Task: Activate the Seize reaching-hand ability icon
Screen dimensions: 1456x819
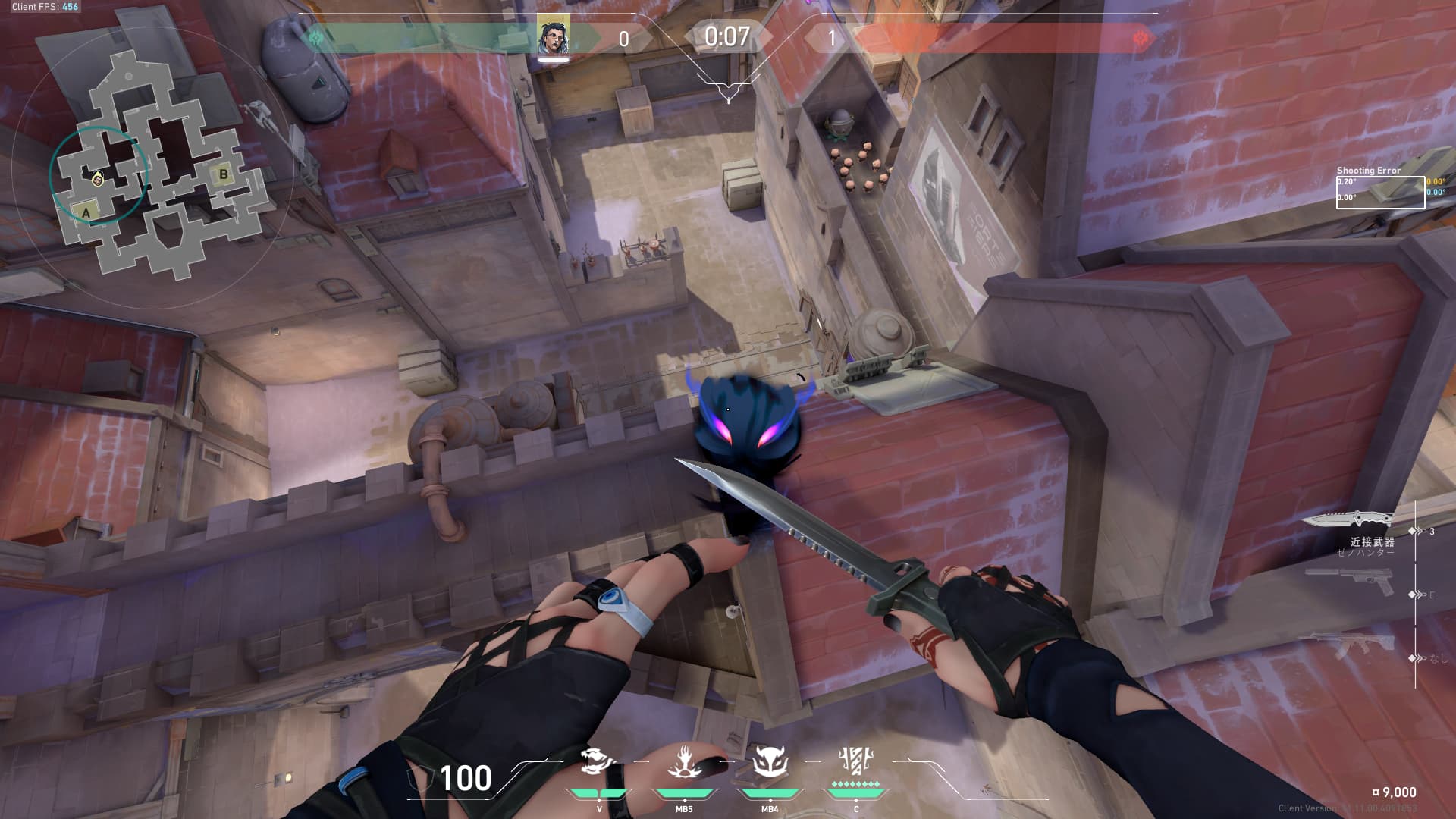Action: pyautogui.click(x=684, y=761)
